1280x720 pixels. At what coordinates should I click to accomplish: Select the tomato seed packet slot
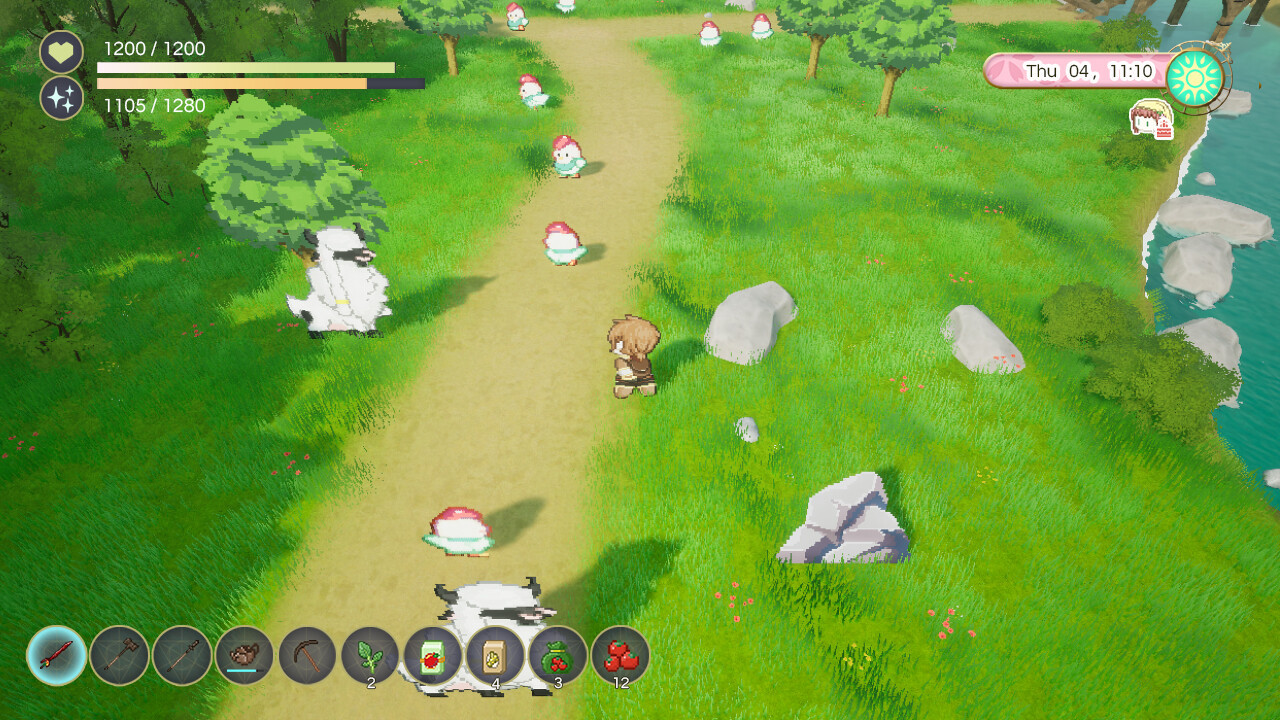[x=433, y=657]
